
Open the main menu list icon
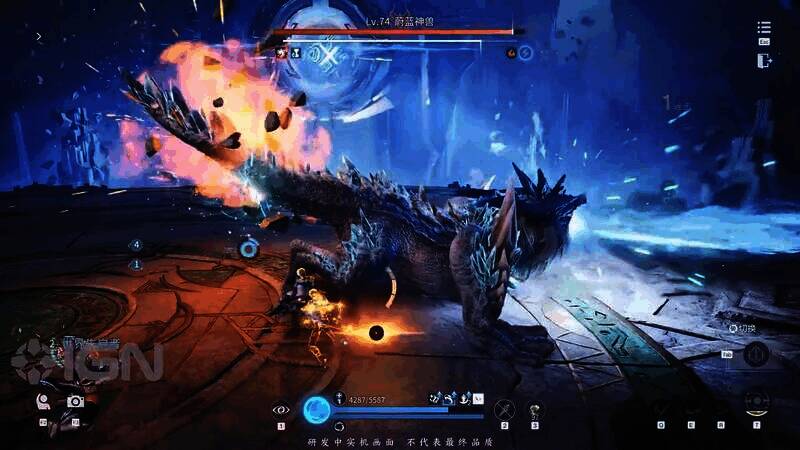click(765, 28)
